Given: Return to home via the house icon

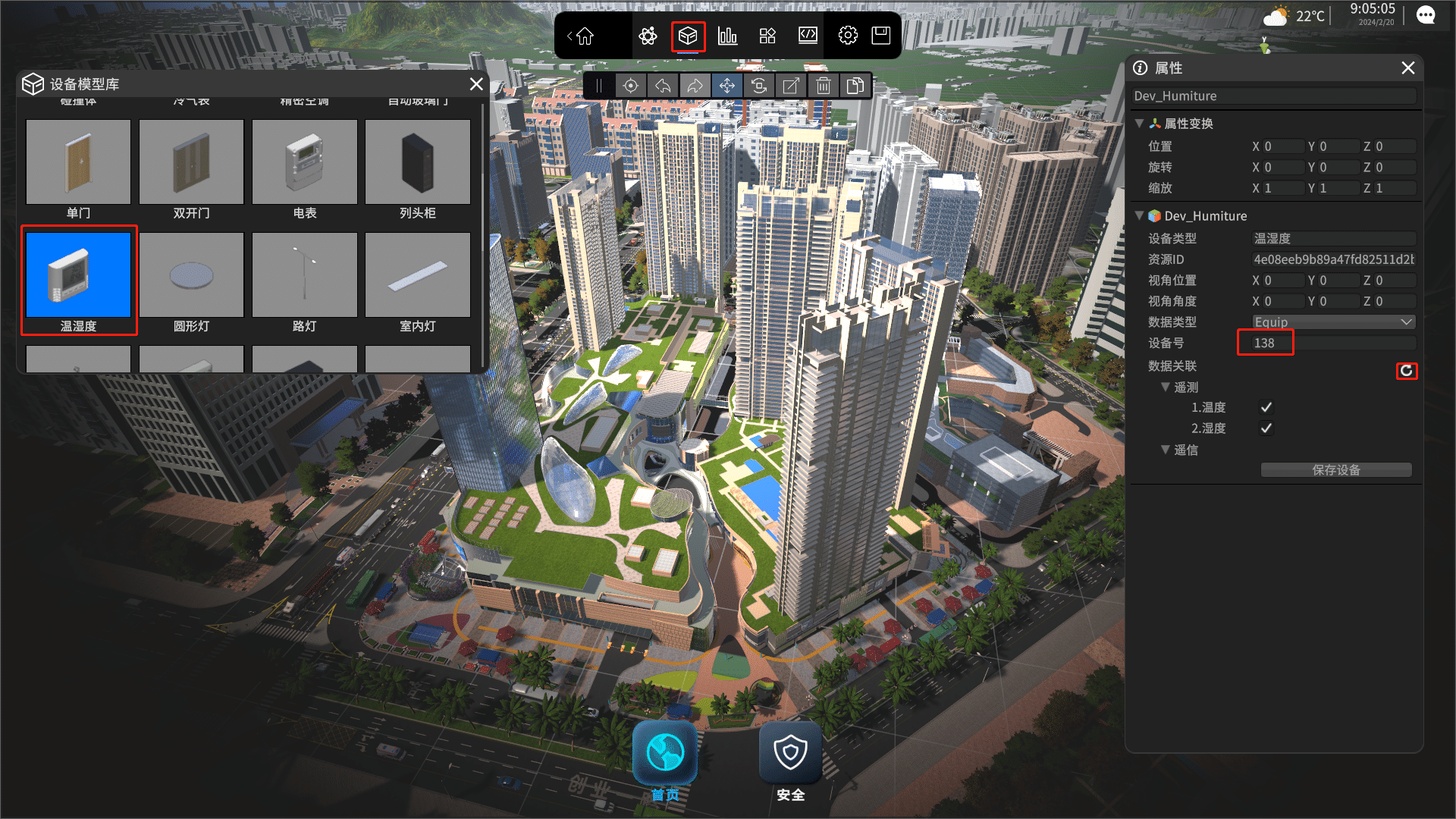Looking at the screenshot, I should coord(585,36).
